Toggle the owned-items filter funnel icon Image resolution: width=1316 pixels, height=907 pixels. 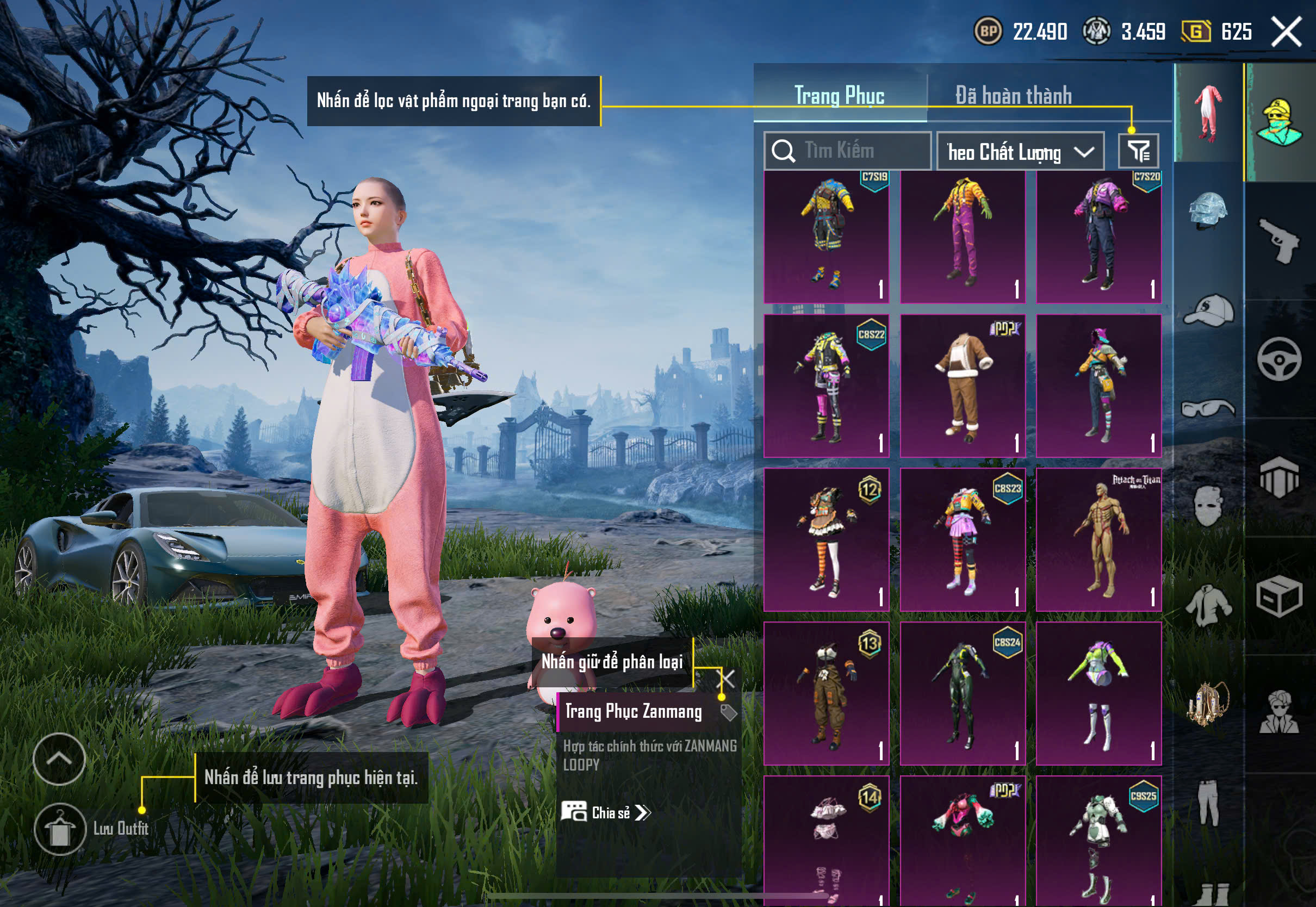pos(1138,151)
